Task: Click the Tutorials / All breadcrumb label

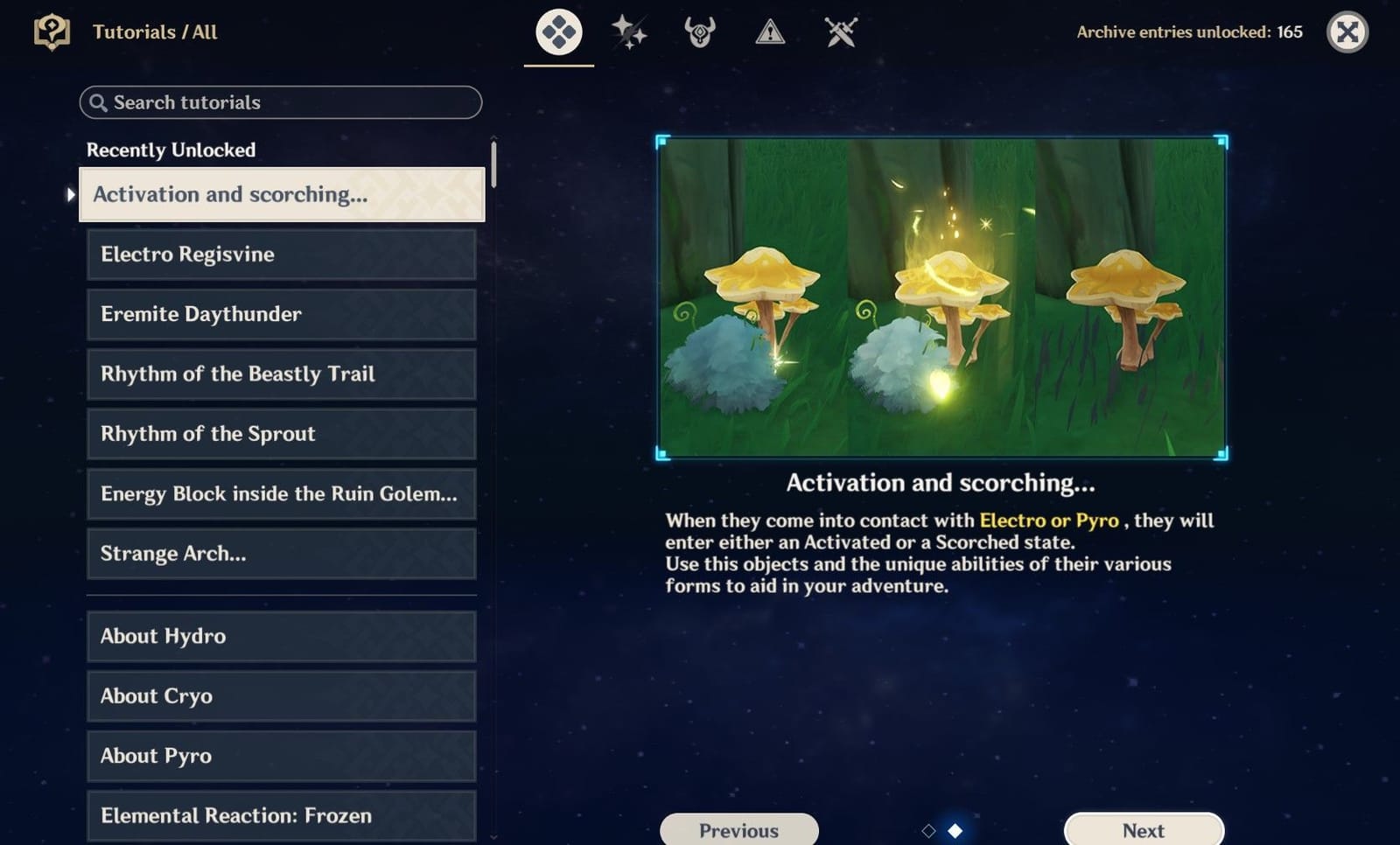Action: 155,31
